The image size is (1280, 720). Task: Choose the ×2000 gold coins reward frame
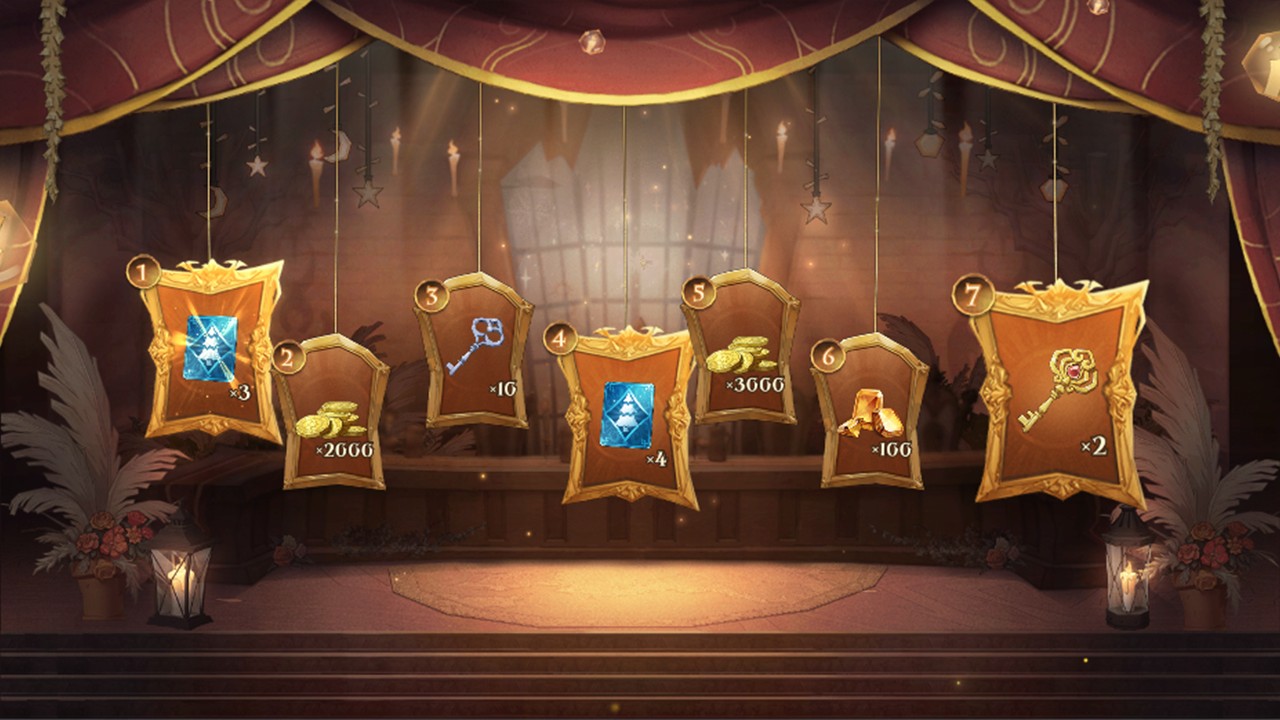point(336,414)
